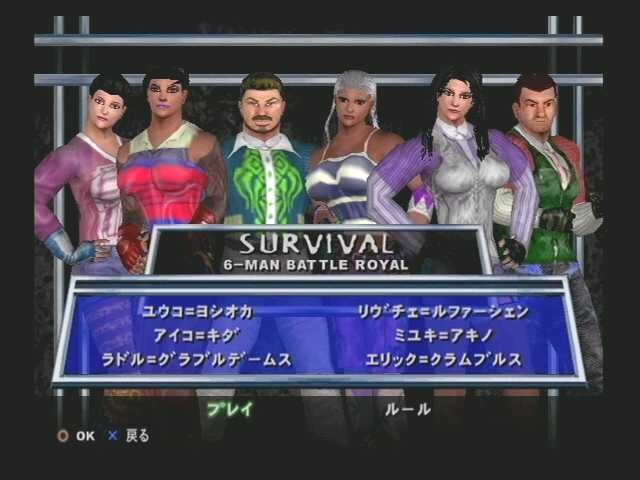Screen dimensions: 640x480
Task: Choose the ルール (Rules) option
Action: coord(408,408)
